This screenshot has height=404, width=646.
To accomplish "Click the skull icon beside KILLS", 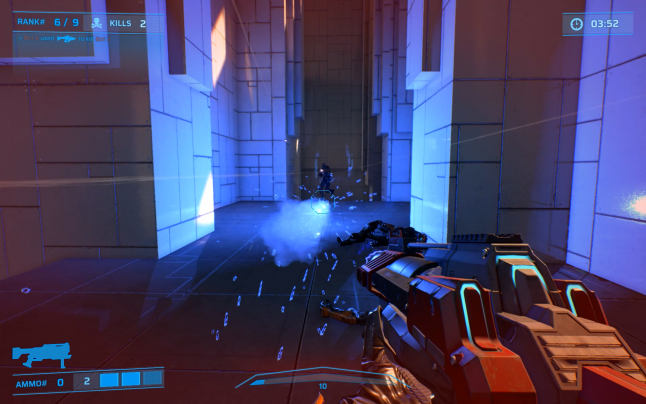I will [97, 22].
